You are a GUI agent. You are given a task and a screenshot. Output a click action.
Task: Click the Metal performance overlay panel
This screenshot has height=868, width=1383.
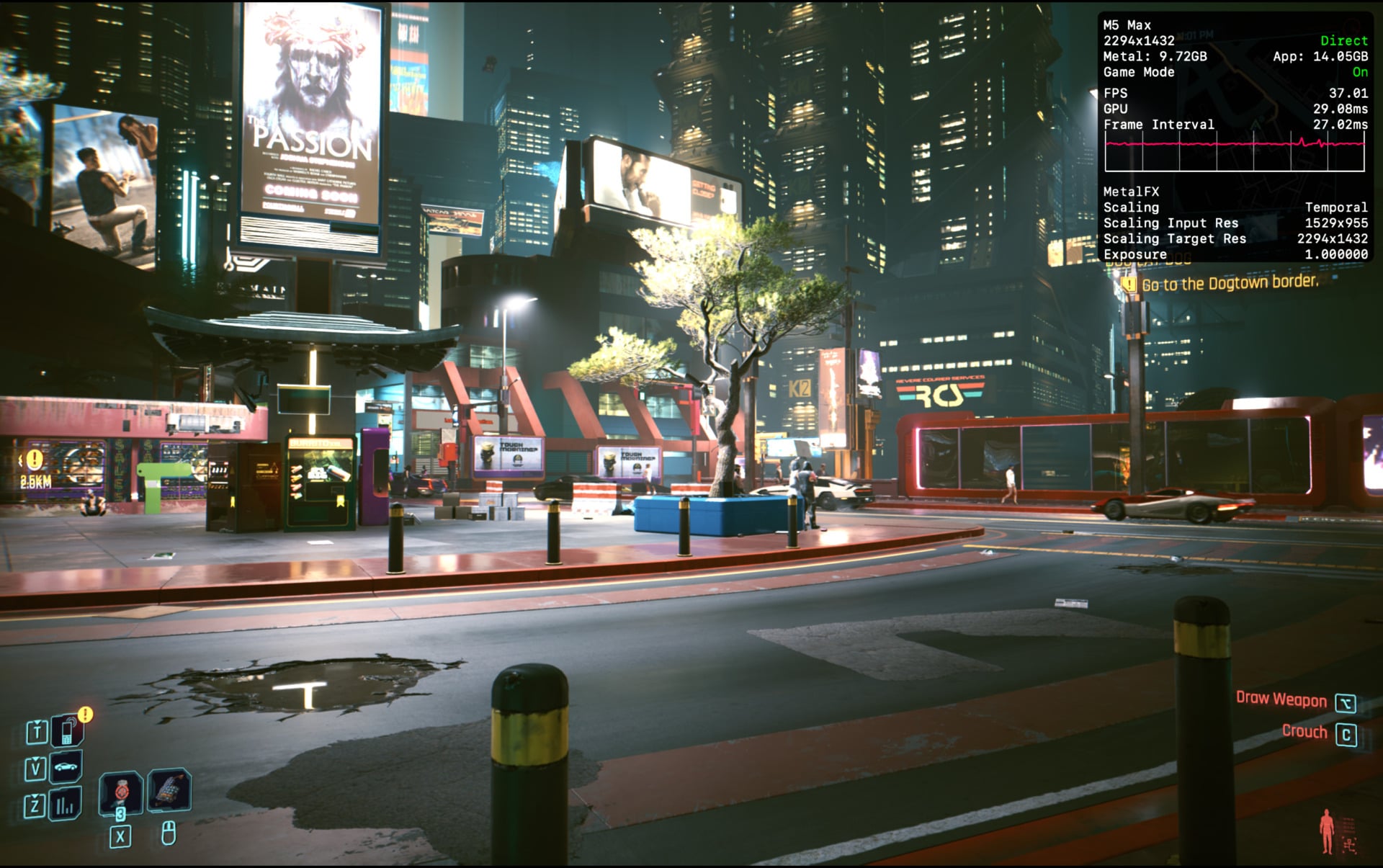click(x=1235, y=137)
